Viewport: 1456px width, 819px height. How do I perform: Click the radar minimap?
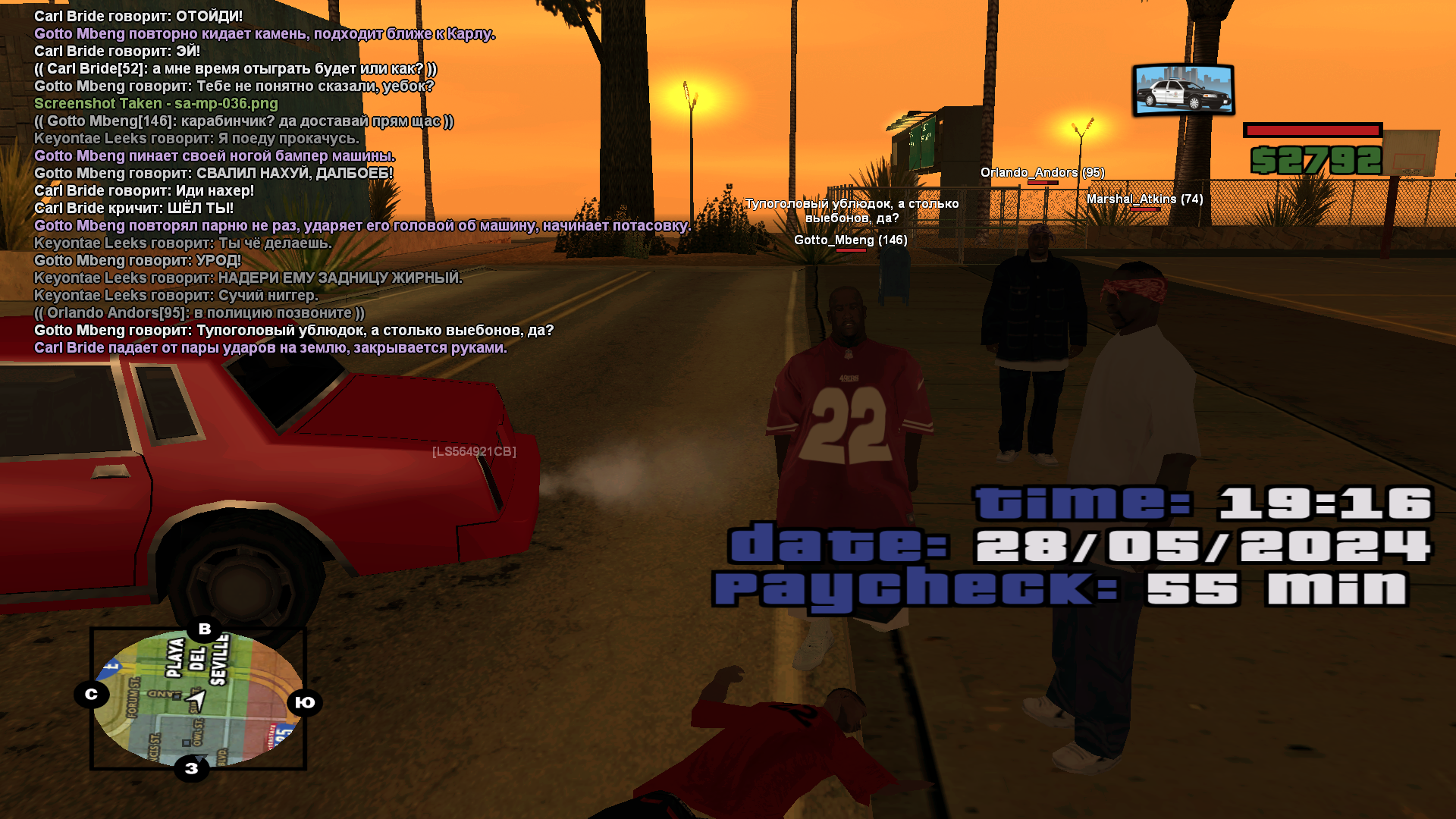tap(198, 698)
